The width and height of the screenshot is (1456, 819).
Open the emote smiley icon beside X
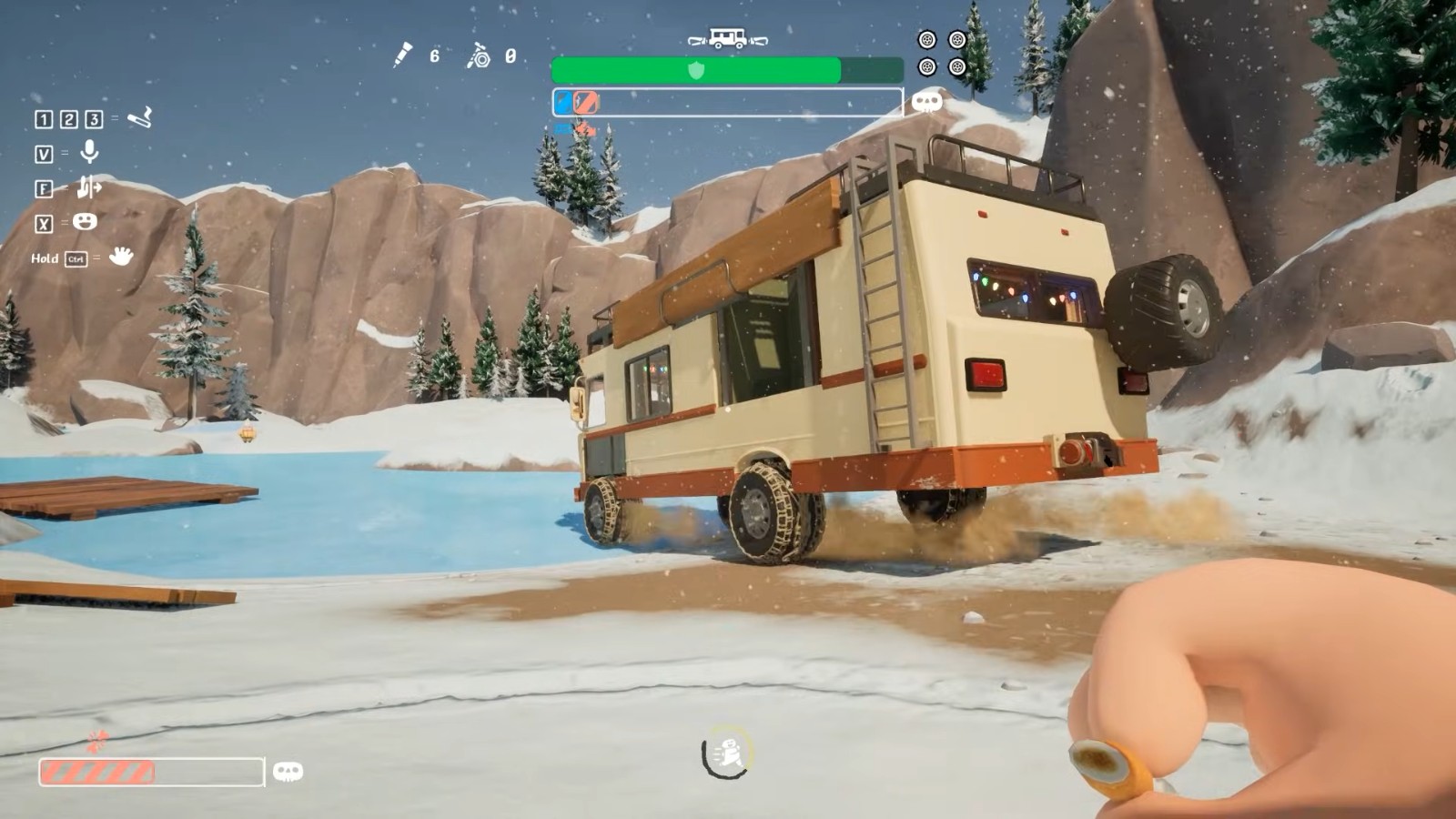85,222
